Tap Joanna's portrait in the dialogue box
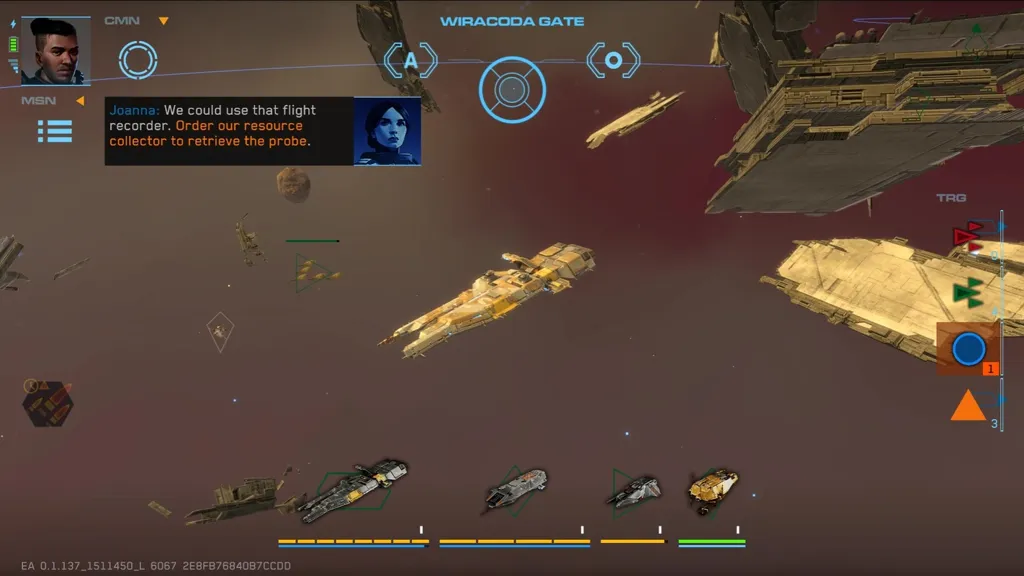 387,131
